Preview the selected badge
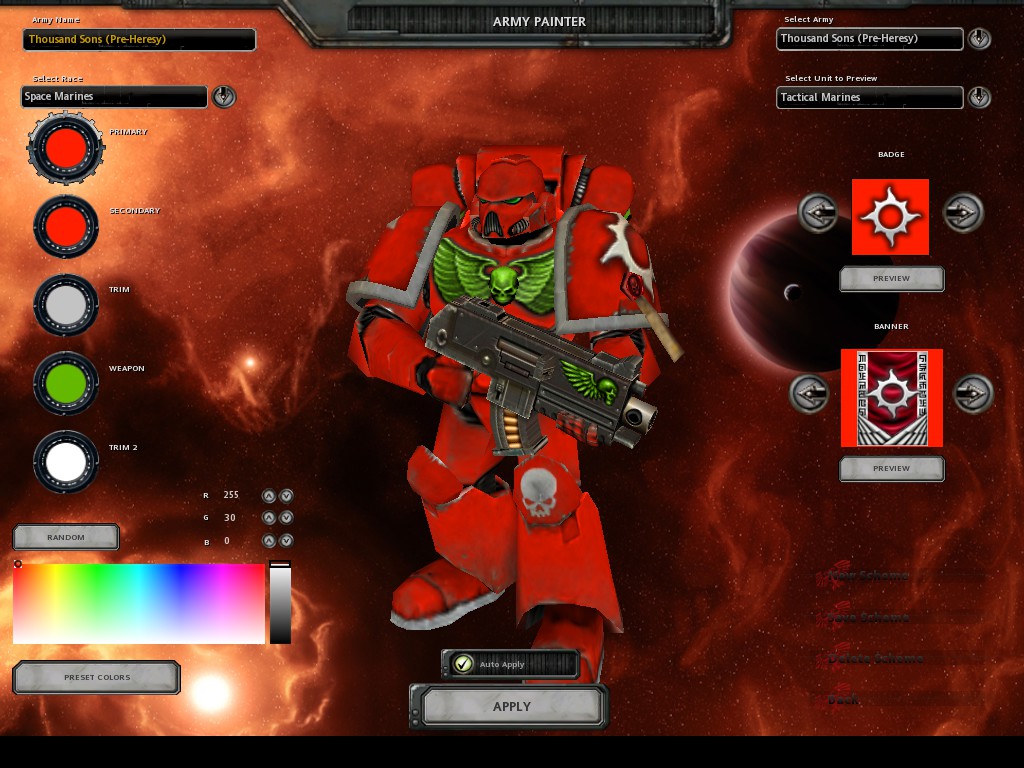Screen dimensions: 1024x768 pos(891,279)
